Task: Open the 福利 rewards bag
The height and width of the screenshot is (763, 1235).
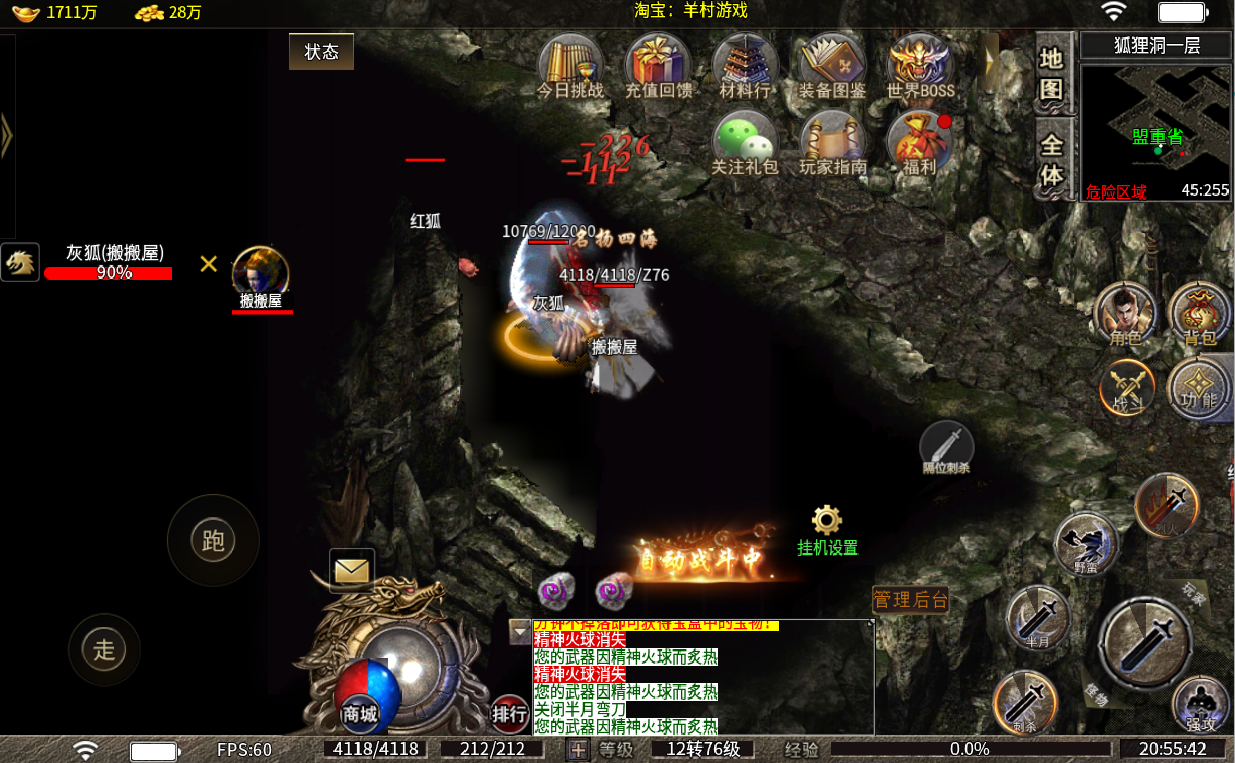Action: (918, 143)
